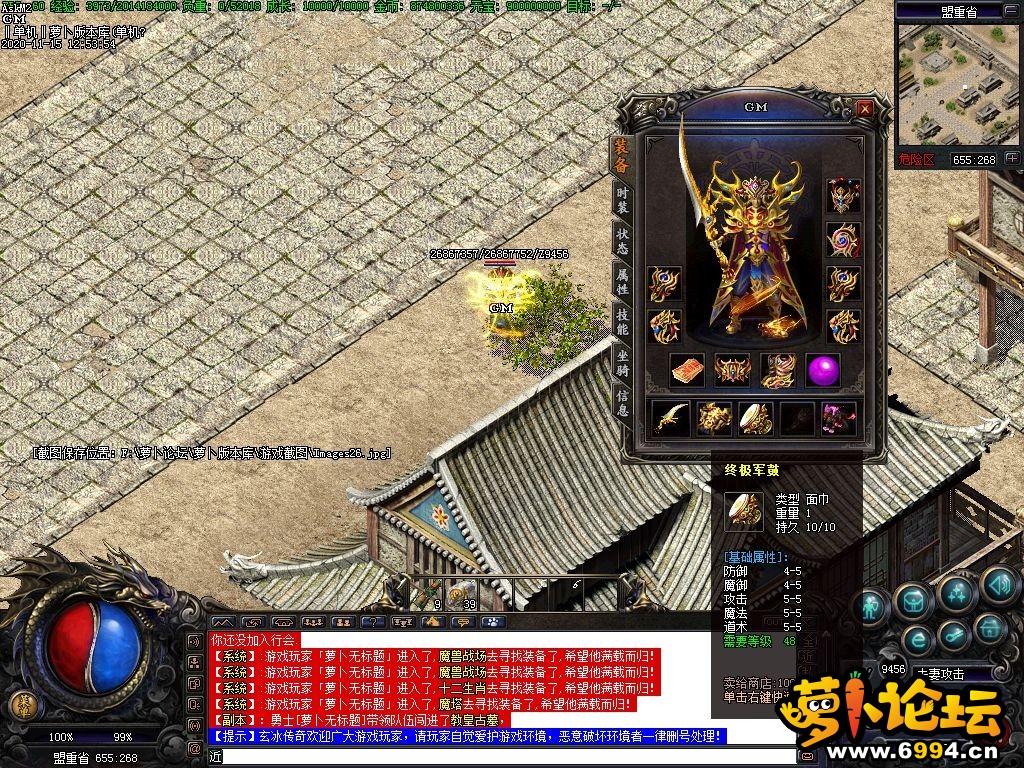Open the 状态 tab

[622, 240]
